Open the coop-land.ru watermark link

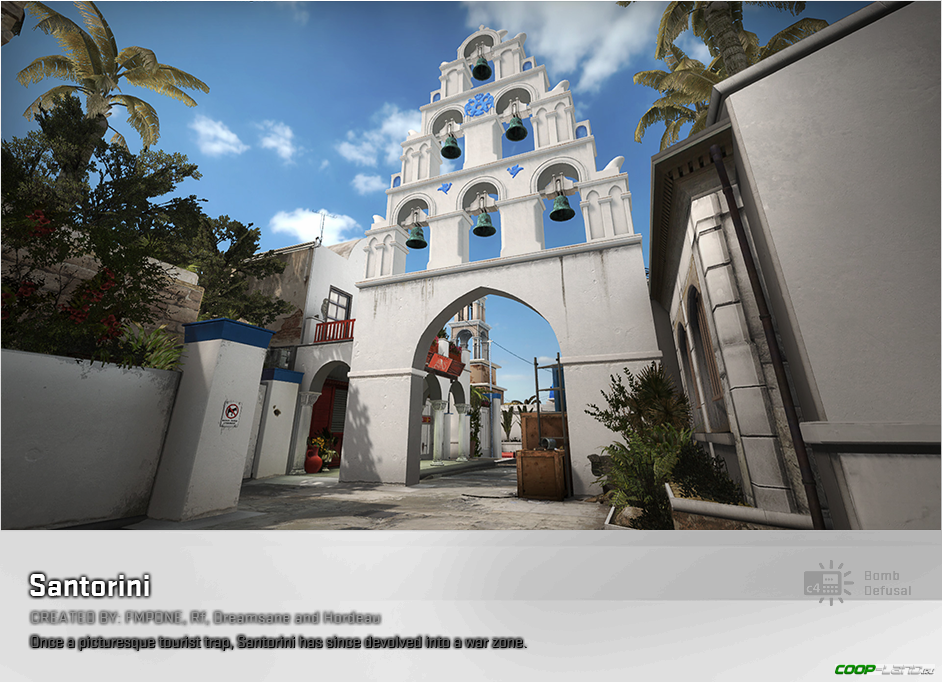click(886, 668)
